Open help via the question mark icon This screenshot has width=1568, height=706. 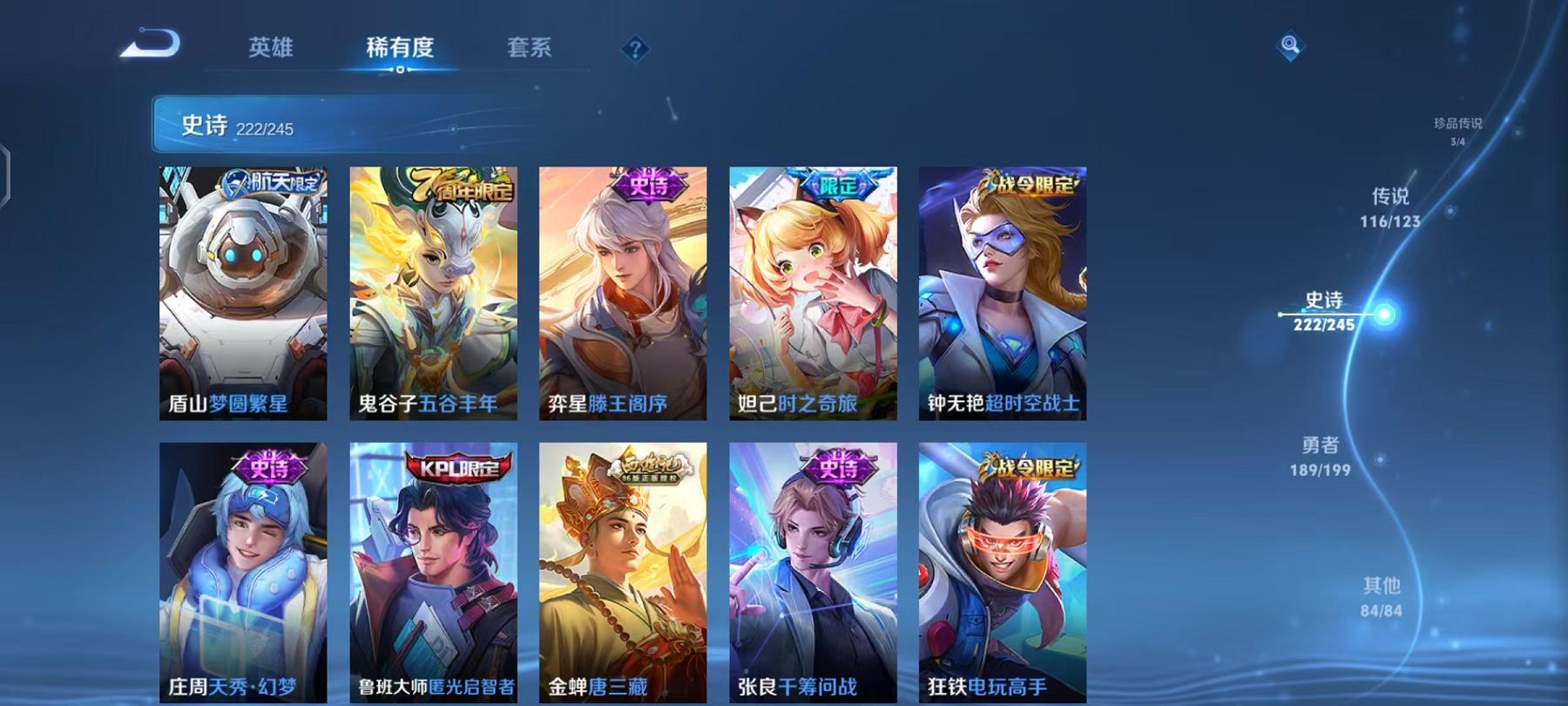(x=639, y=50)
